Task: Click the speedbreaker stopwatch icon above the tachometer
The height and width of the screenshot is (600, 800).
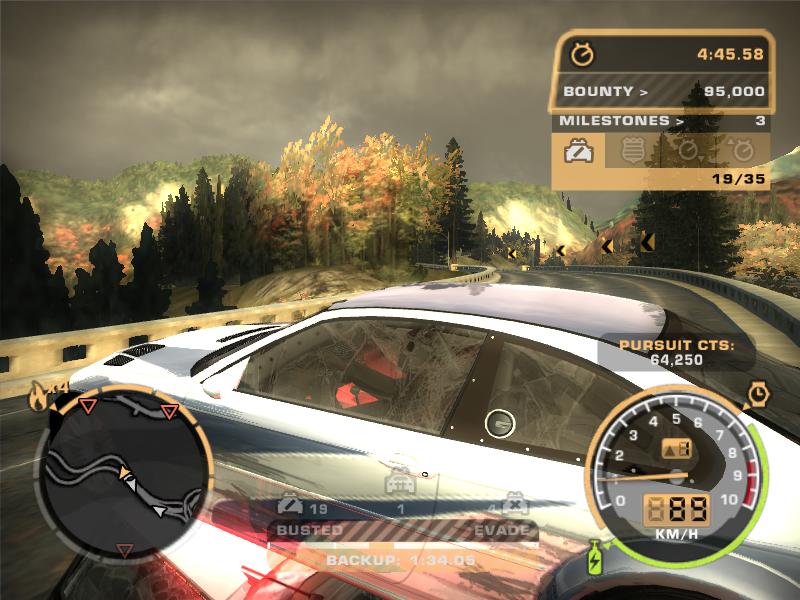Action: point(757,394)
